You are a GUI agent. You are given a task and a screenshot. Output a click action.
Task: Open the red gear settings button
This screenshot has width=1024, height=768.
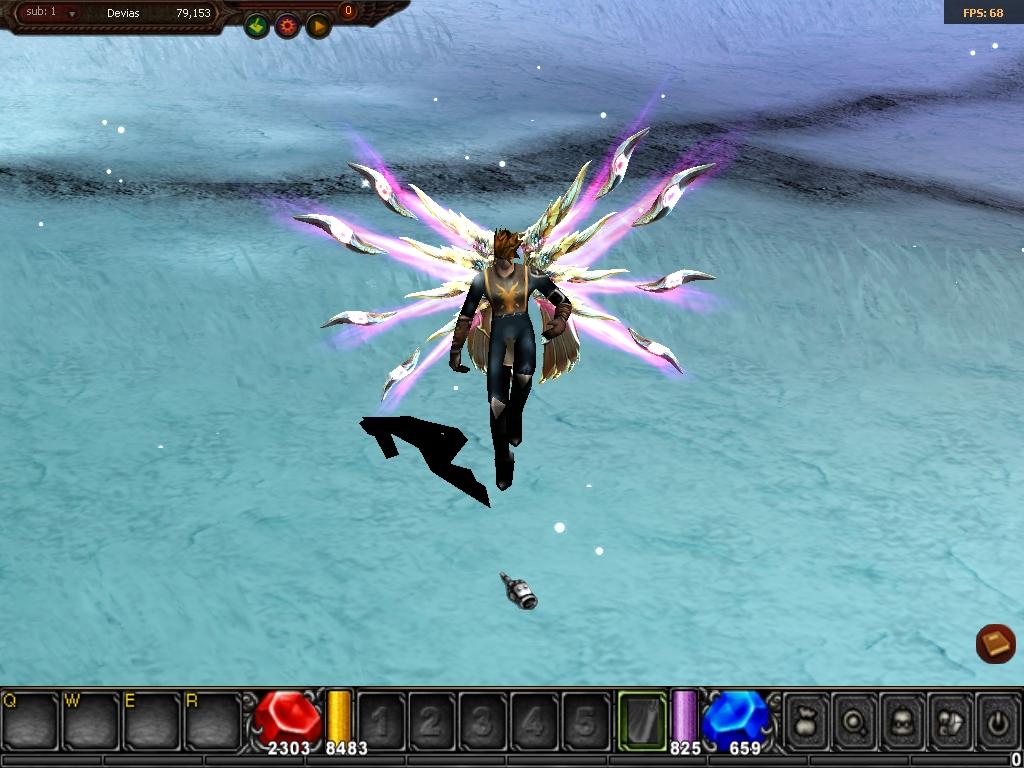click(x=288, y=26)
